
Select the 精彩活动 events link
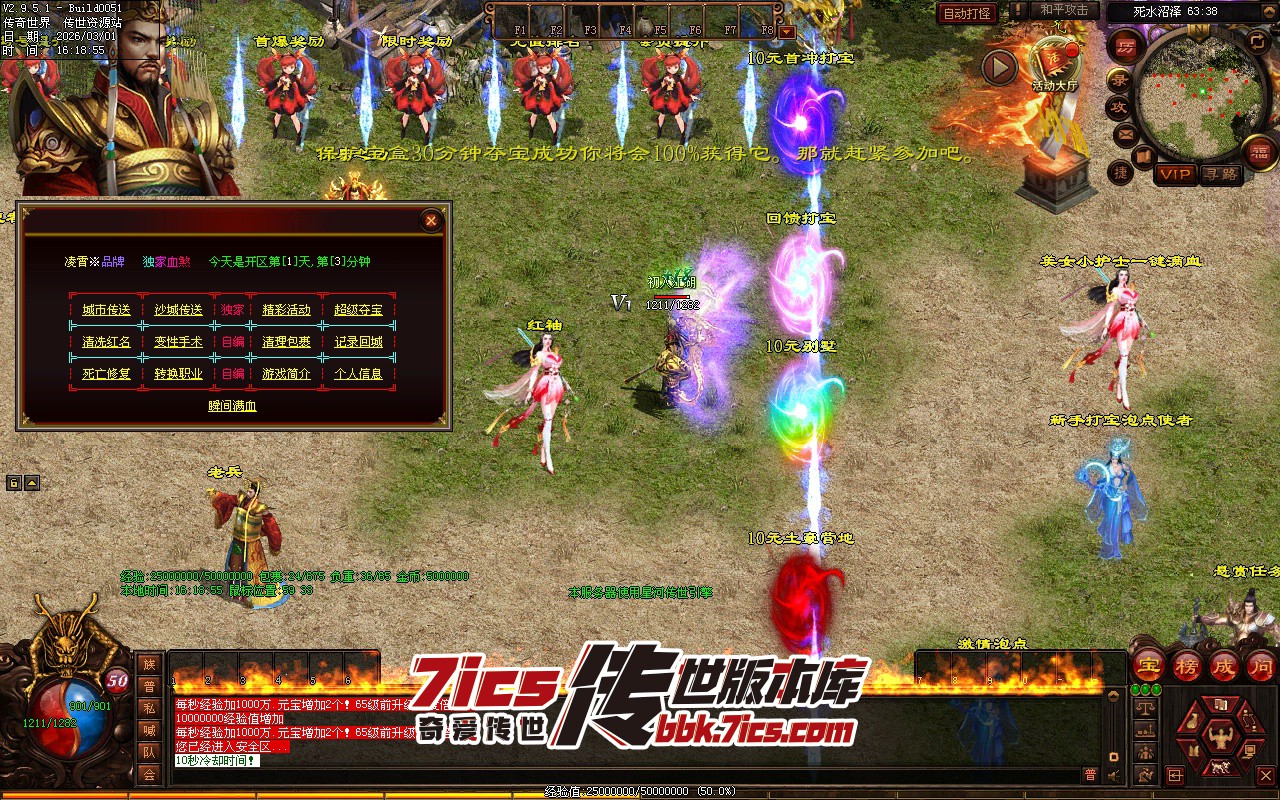point(286,310)
